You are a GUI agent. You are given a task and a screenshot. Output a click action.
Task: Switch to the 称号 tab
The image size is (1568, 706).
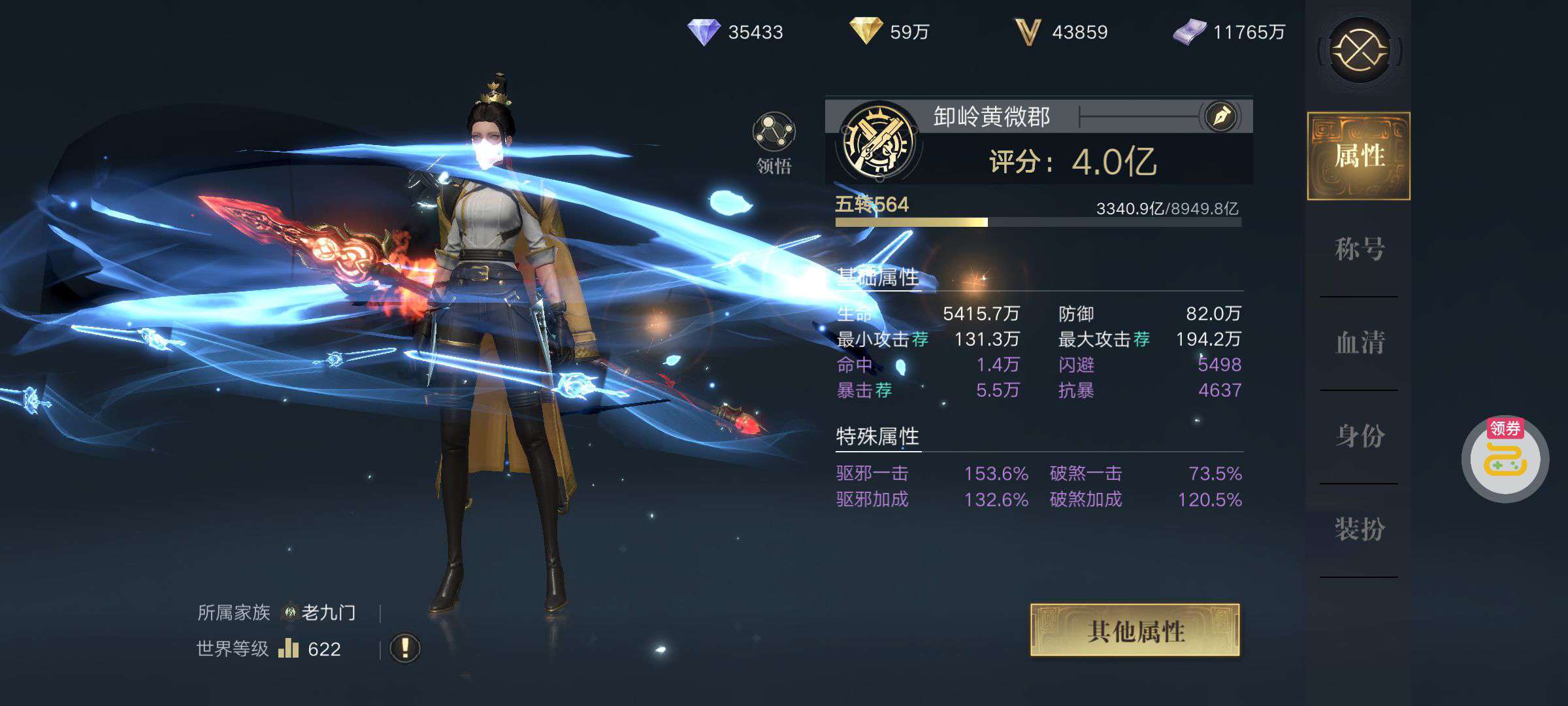click(x=1359, y=249)
